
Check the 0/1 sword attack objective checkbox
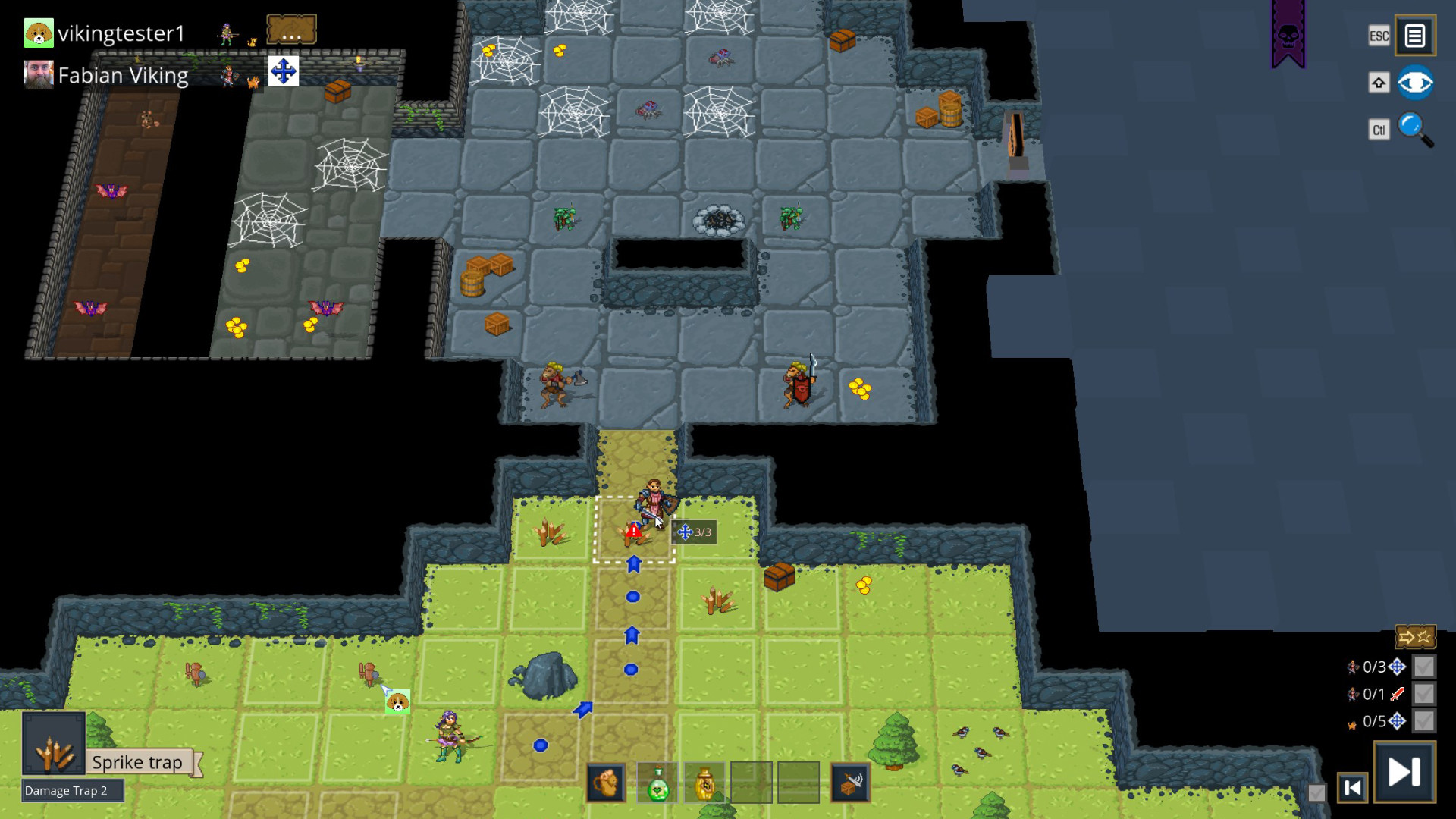(1425, 695)
